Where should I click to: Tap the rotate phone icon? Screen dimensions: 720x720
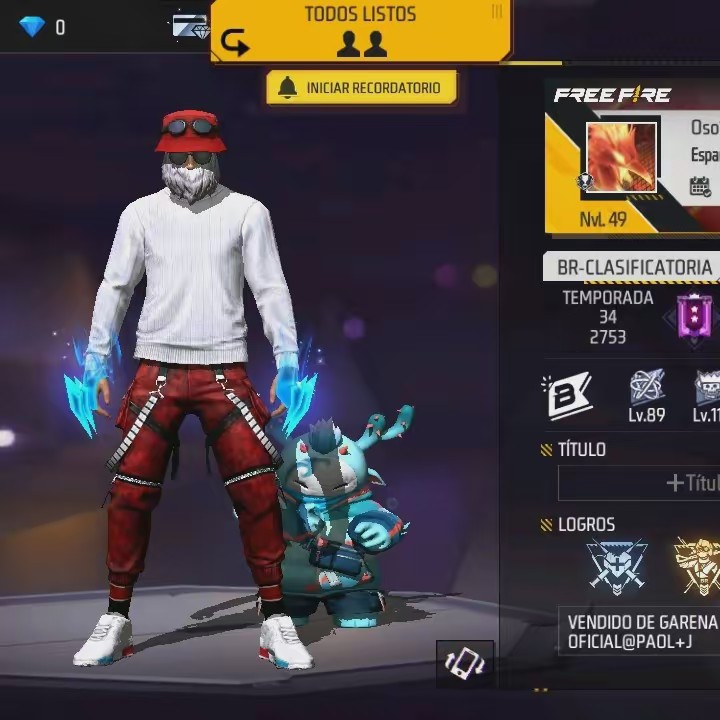point(465,664)
